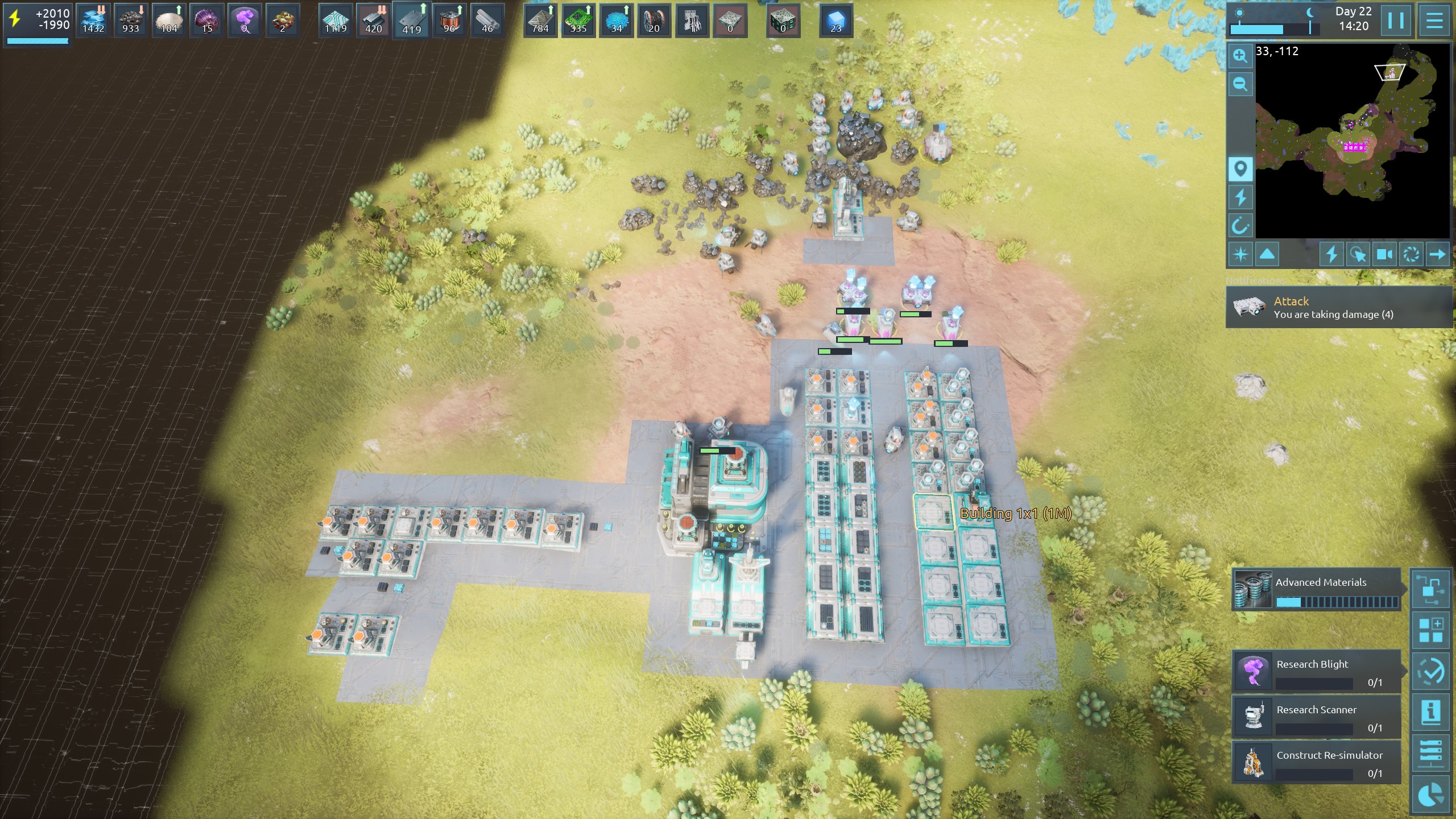Open the build menu grid-plus icon
Image resolution: width=1456 pixels, height=819 pixels.
click(1431, 631)
